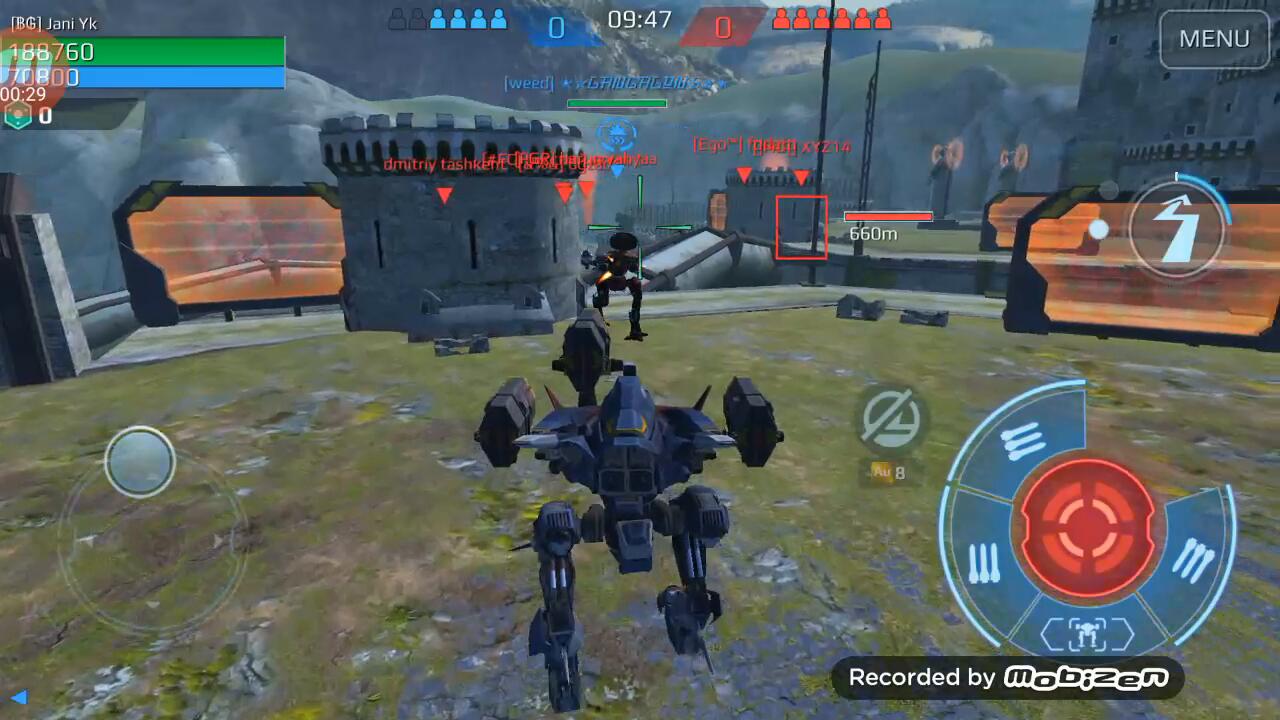Tap the virtual movement joystick knob
Screen dimensions: 1280x720
(x=140, y=461)
